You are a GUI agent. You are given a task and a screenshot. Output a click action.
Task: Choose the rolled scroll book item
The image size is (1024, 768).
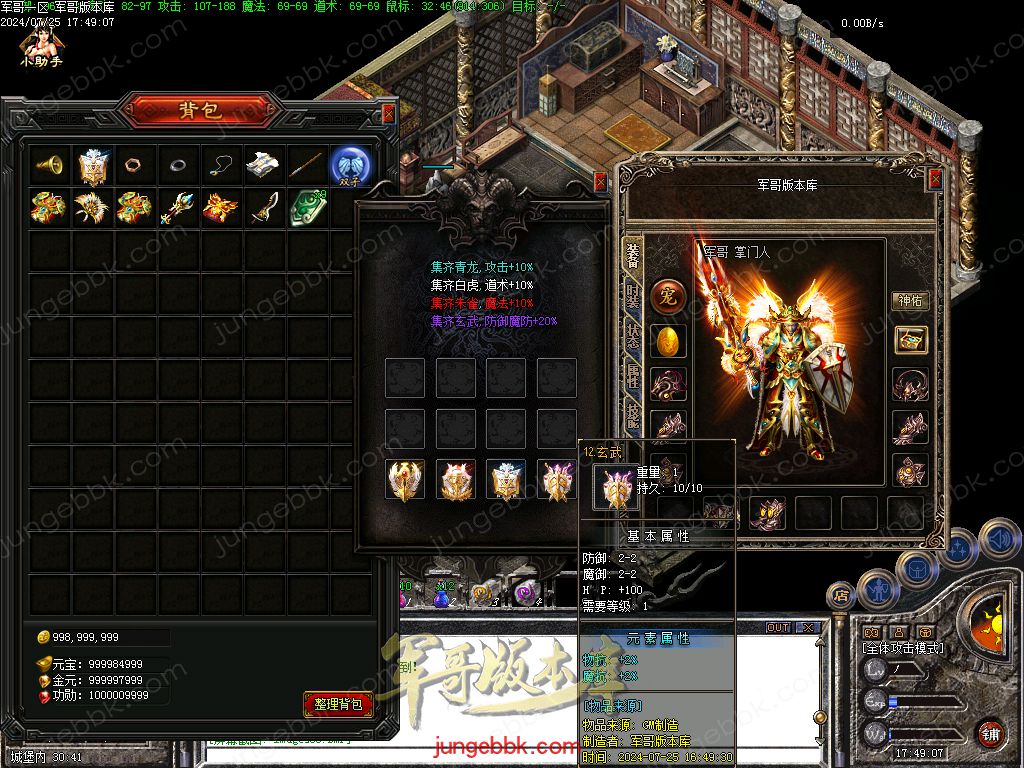pos(263,165)
